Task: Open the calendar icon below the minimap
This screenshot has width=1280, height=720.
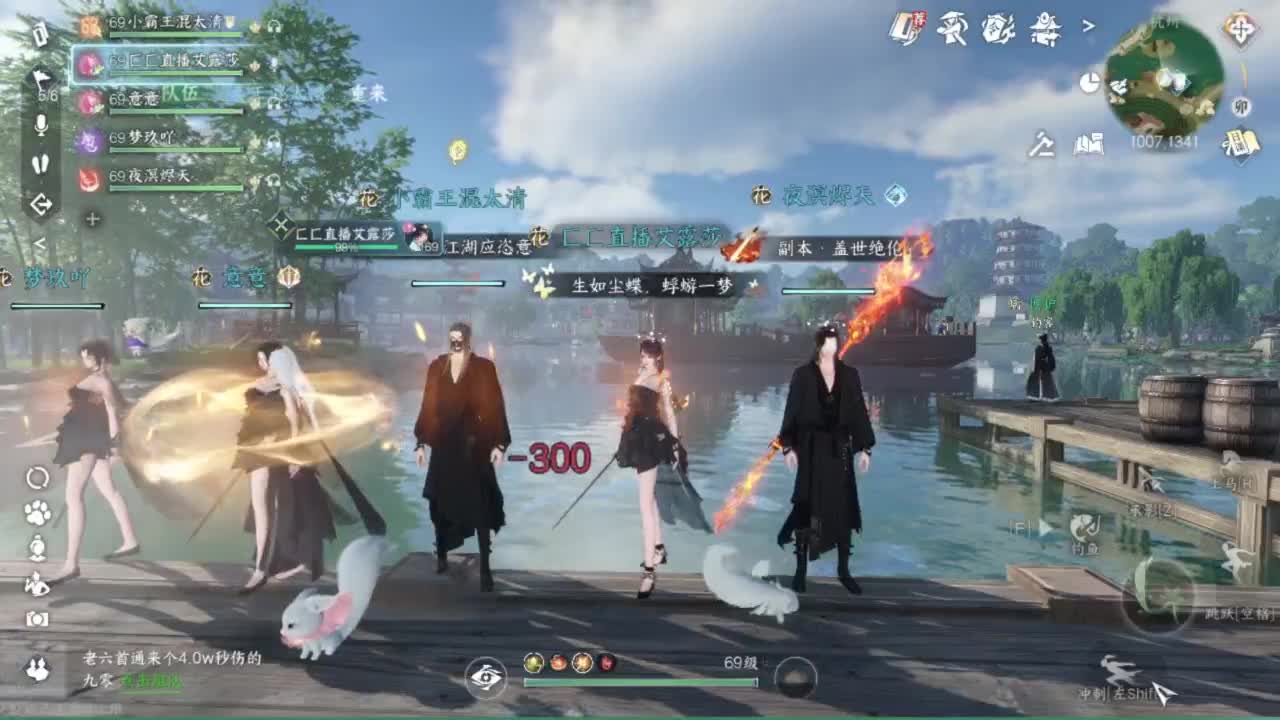Action: point(1242,140)
